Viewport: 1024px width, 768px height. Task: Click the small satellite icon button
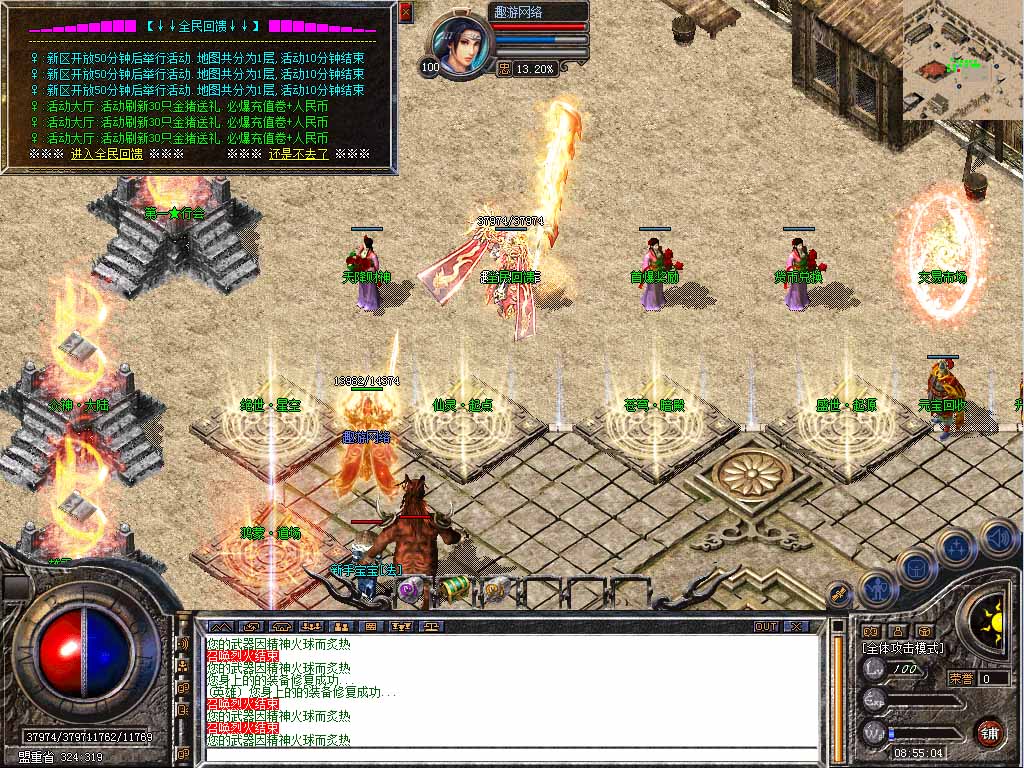tap(839, 592)
